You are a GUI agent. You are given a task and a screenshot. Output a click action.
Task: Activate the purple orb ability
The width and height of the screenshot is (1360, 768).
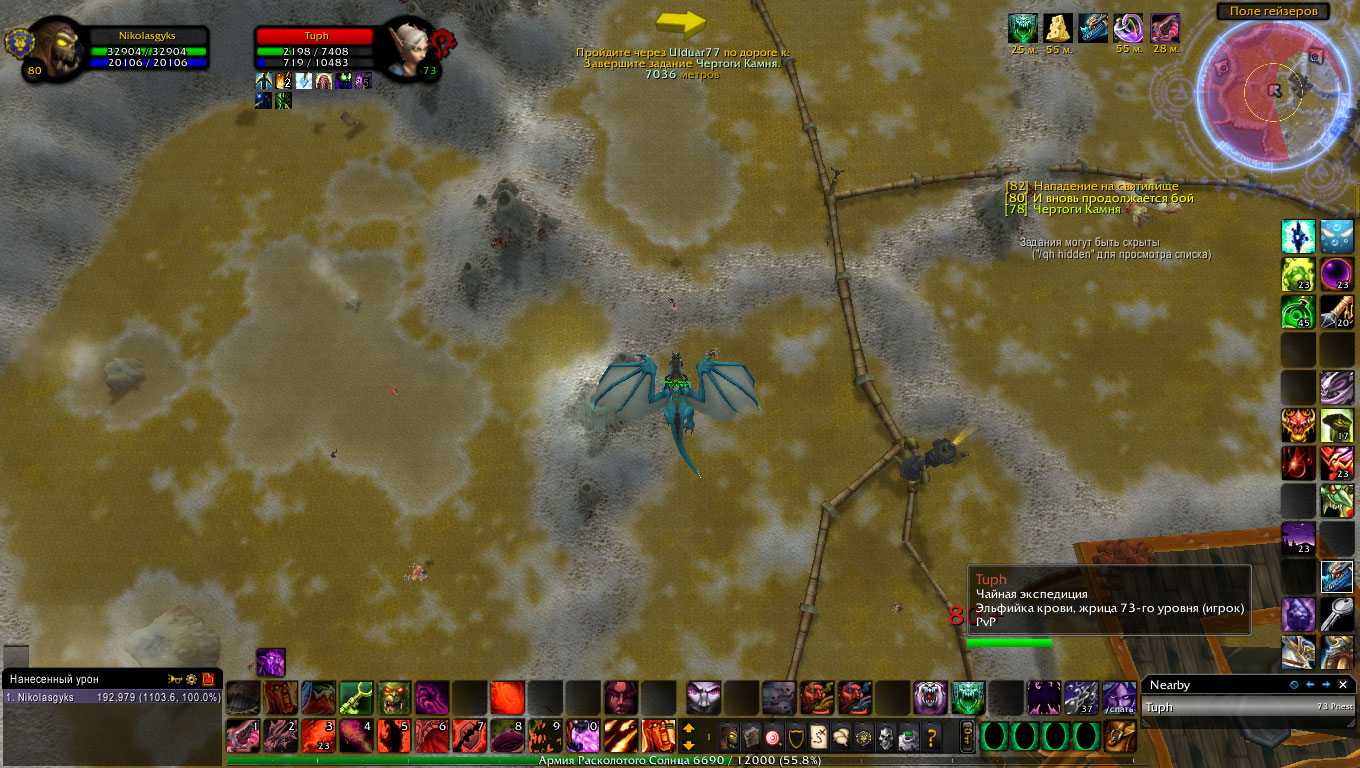click(x=1337, y=274)
